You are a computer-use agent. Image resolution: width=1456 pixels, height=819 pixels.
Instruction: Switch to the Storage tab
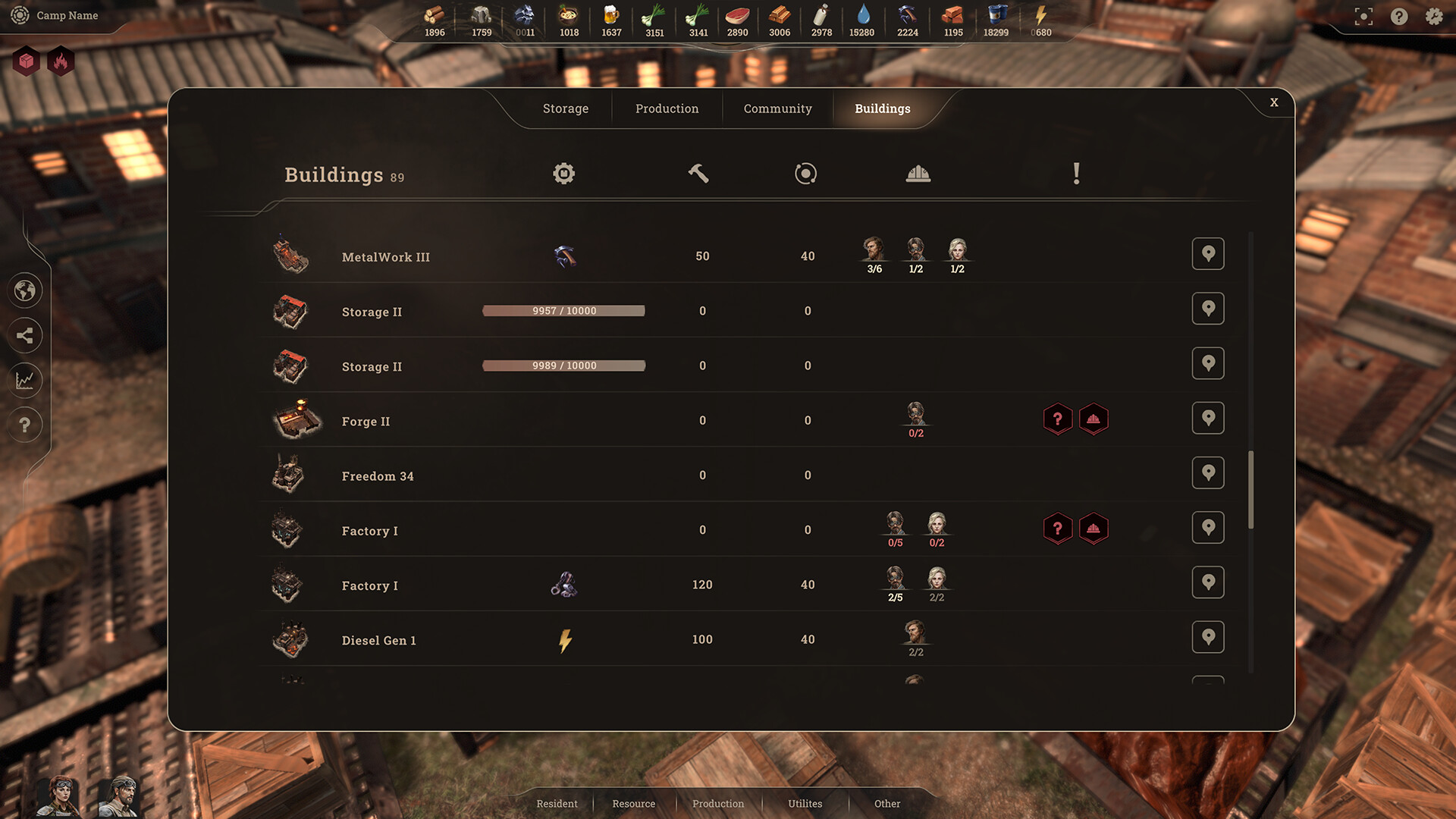tap(564, 108)
